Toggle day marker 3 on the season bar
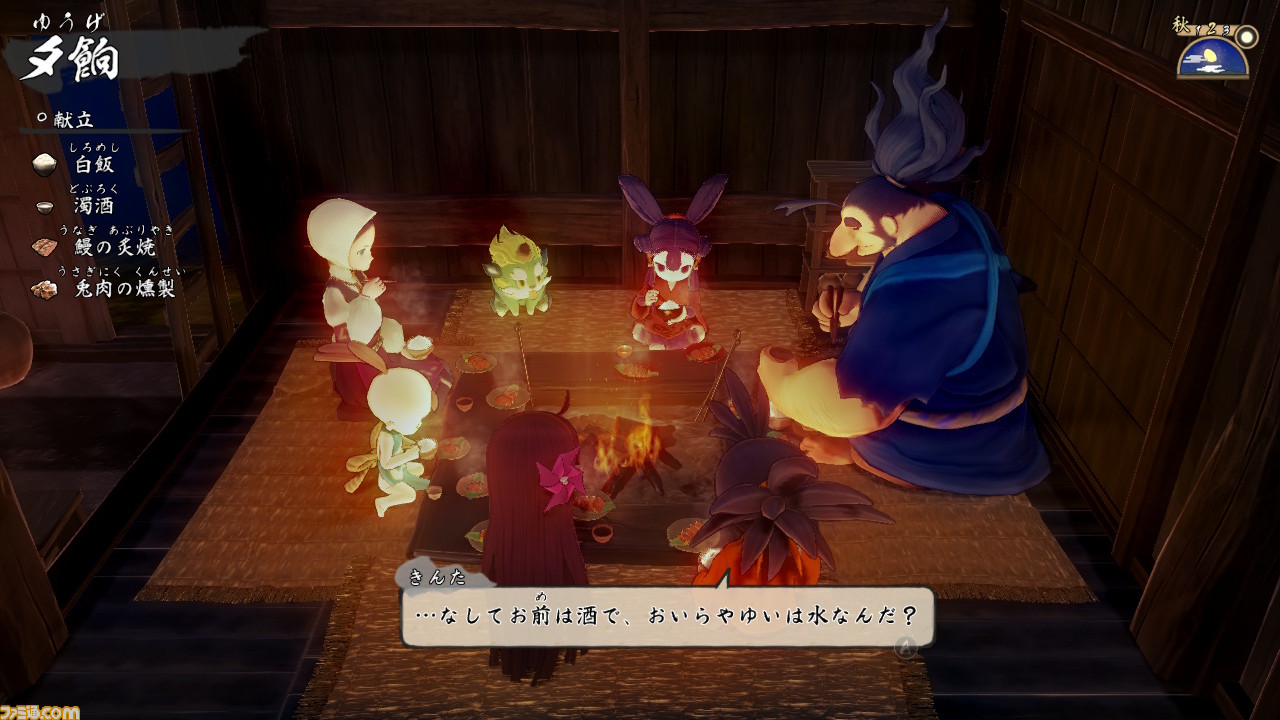The height and width of the screenshot is (720, 1280). 1226,30
